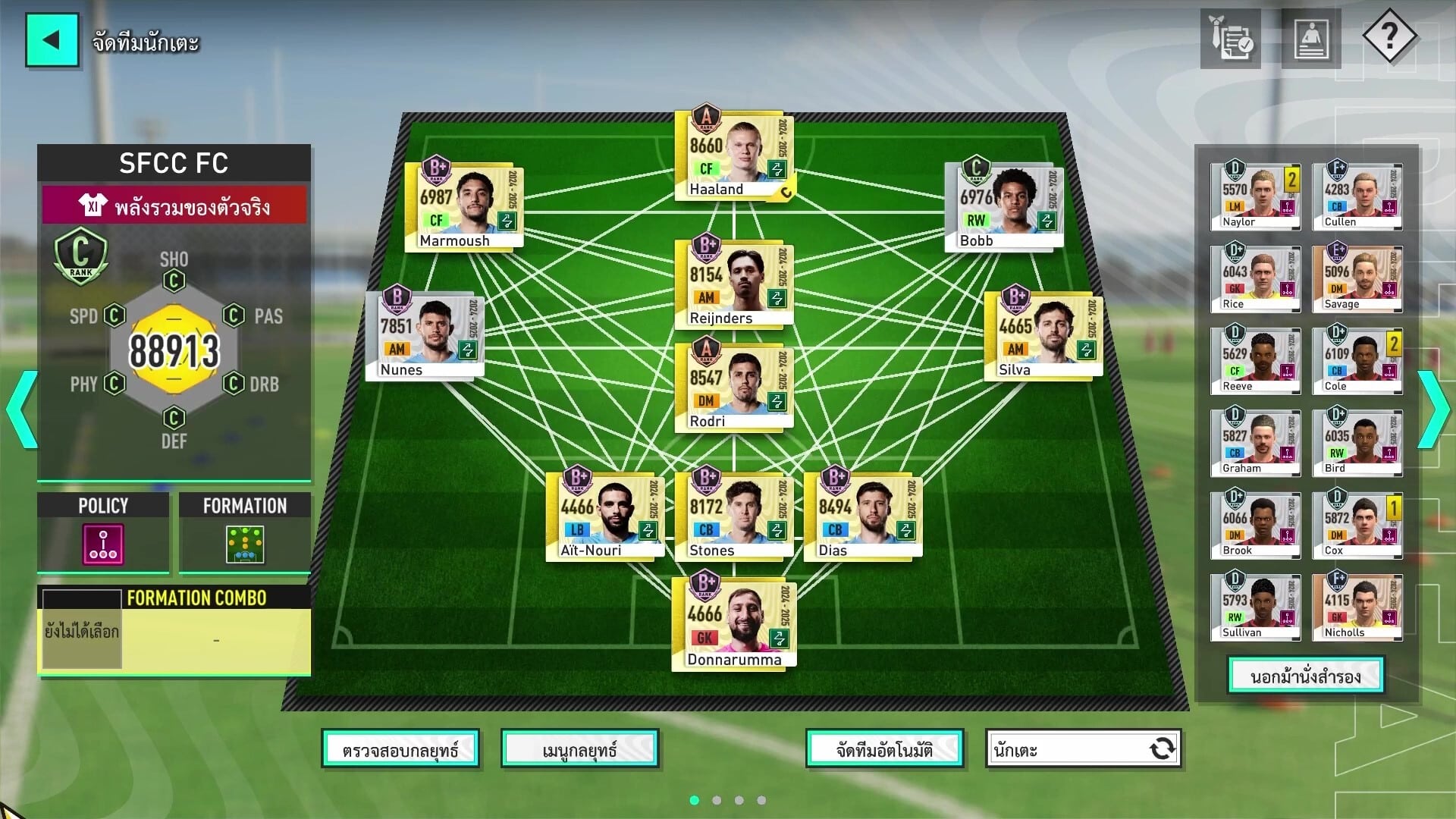The height and width of the screenshot is (819, 1456).
Task: Open the FORMATION selector
Action: pyautogui.click(x=245, y=544)
